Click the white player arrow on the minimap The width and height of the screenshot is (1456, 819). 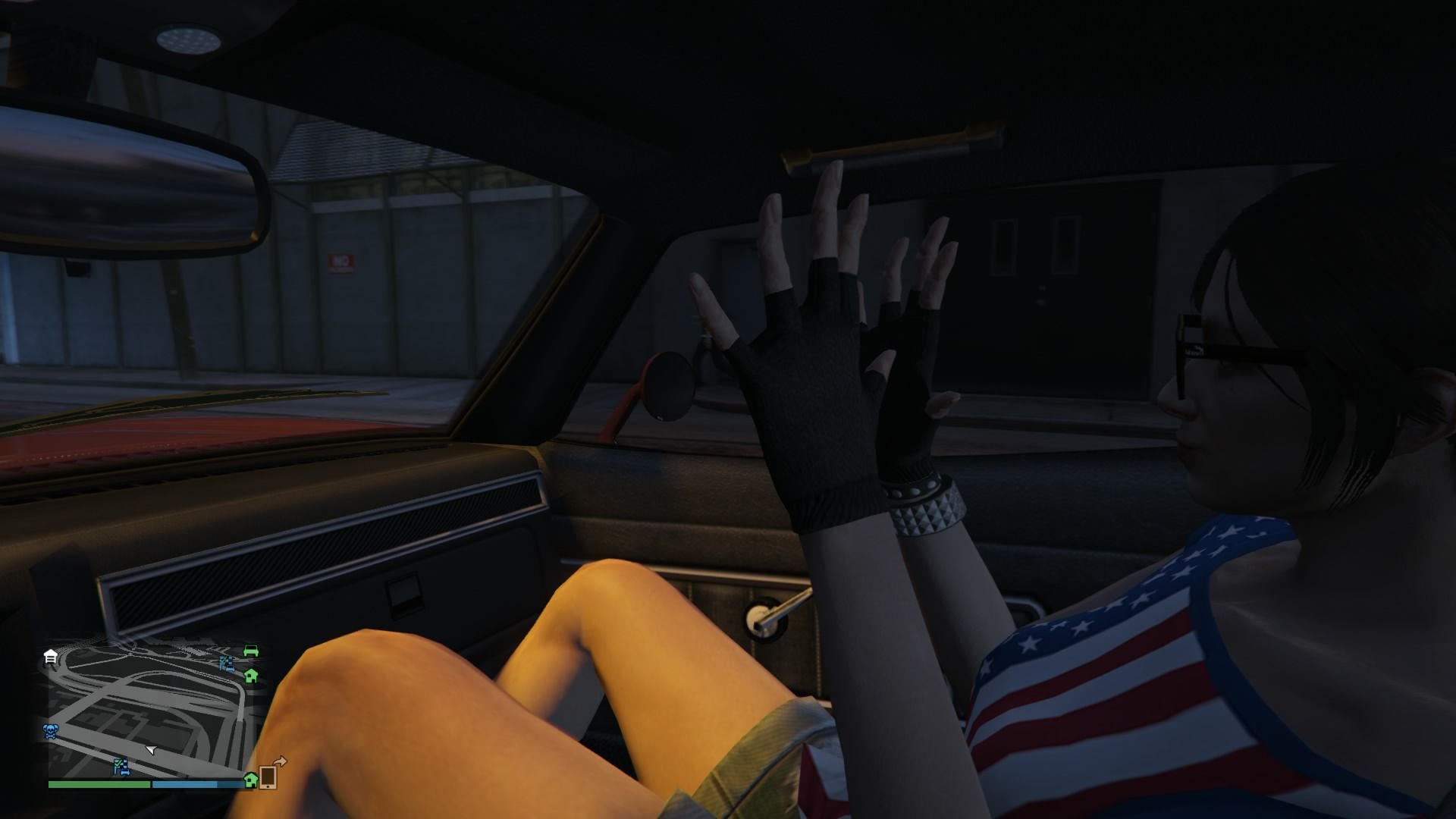pos(151,750)
